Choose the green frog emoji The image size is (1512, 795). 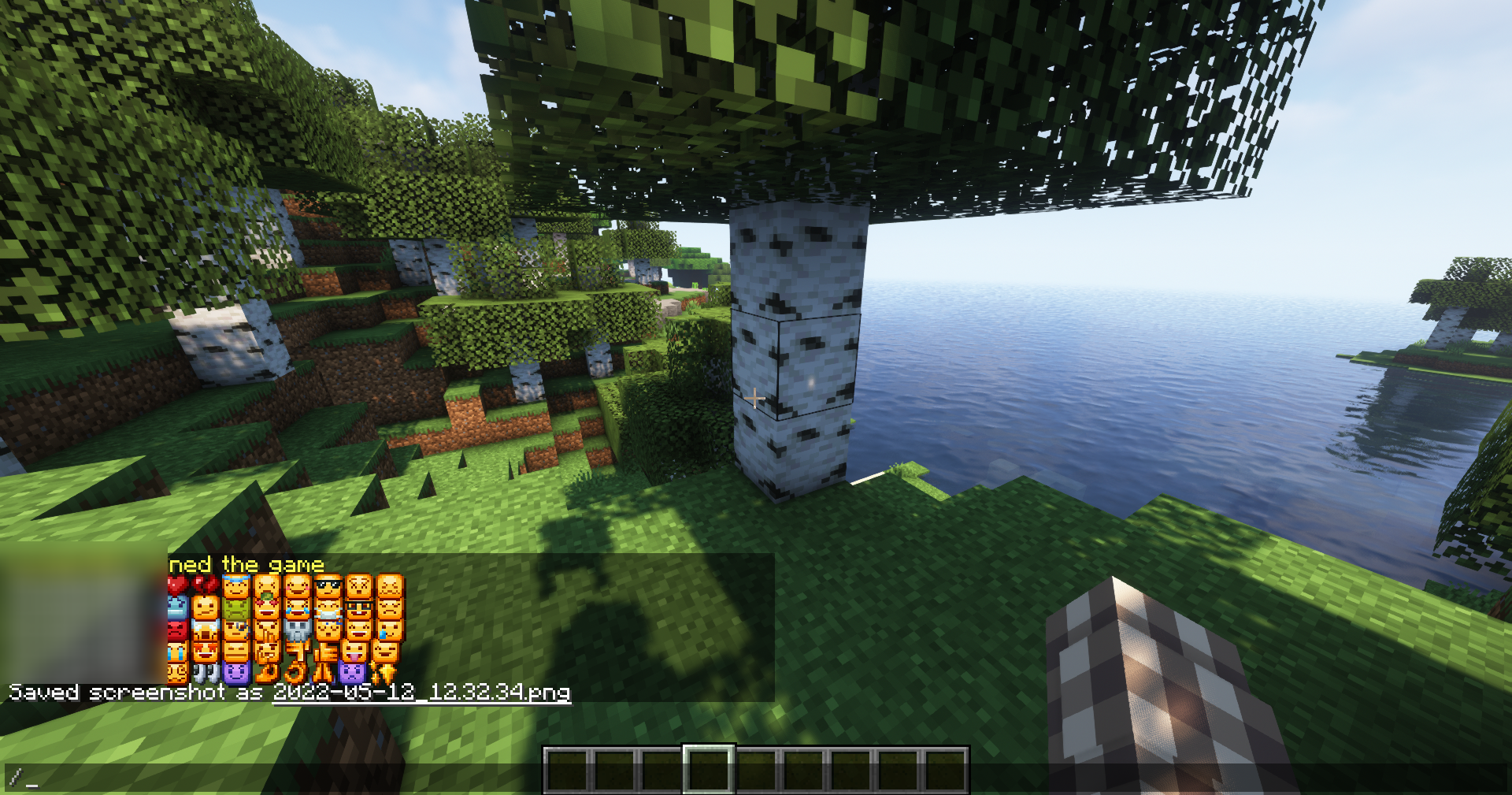pos(235,609)
